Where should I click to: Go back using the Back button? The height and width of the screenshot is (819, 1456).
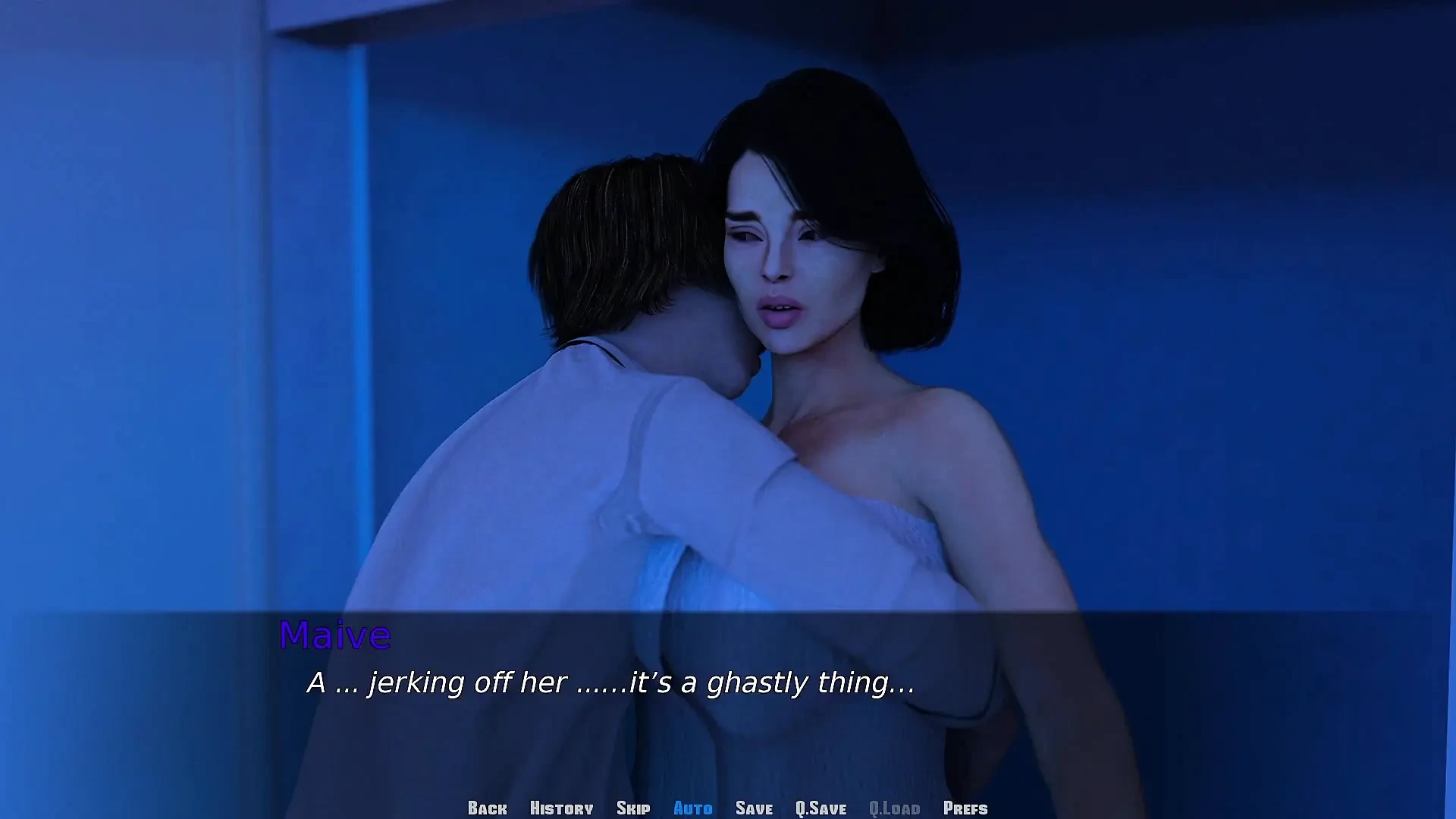[x=487, y=808]
